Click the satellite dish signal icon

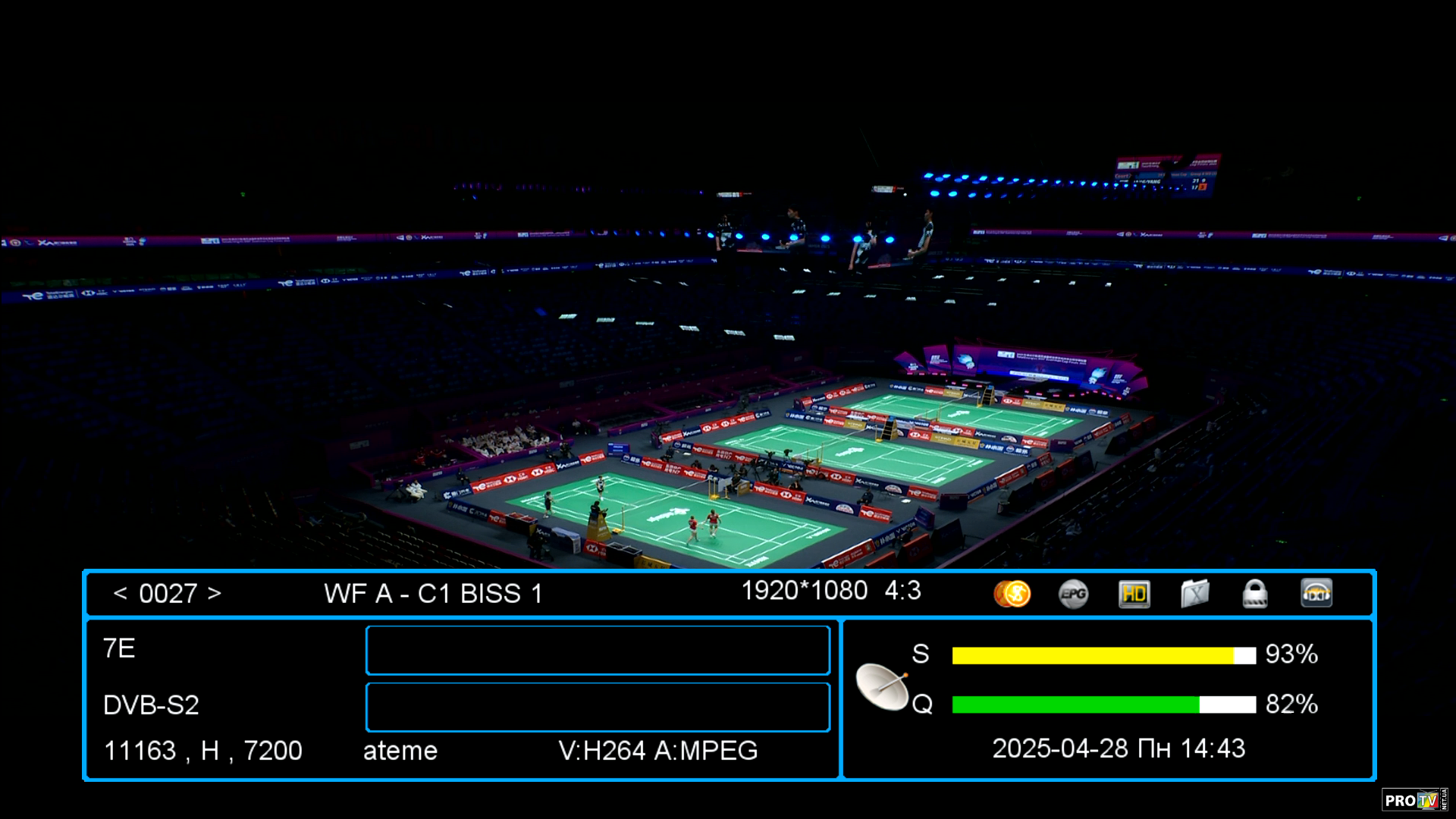(883, 686)
